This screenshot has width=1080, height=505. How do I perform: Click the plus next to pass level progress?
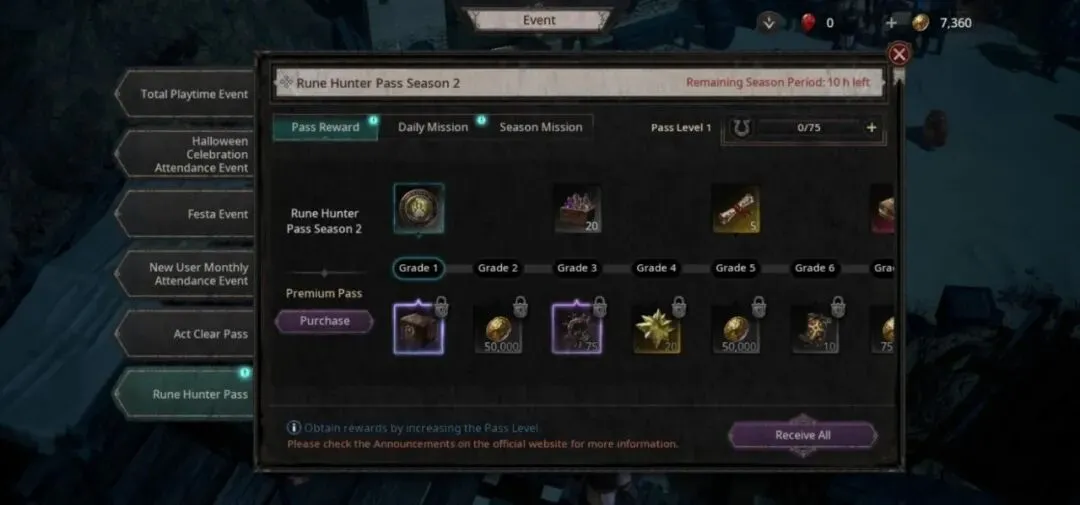[871, 128]
